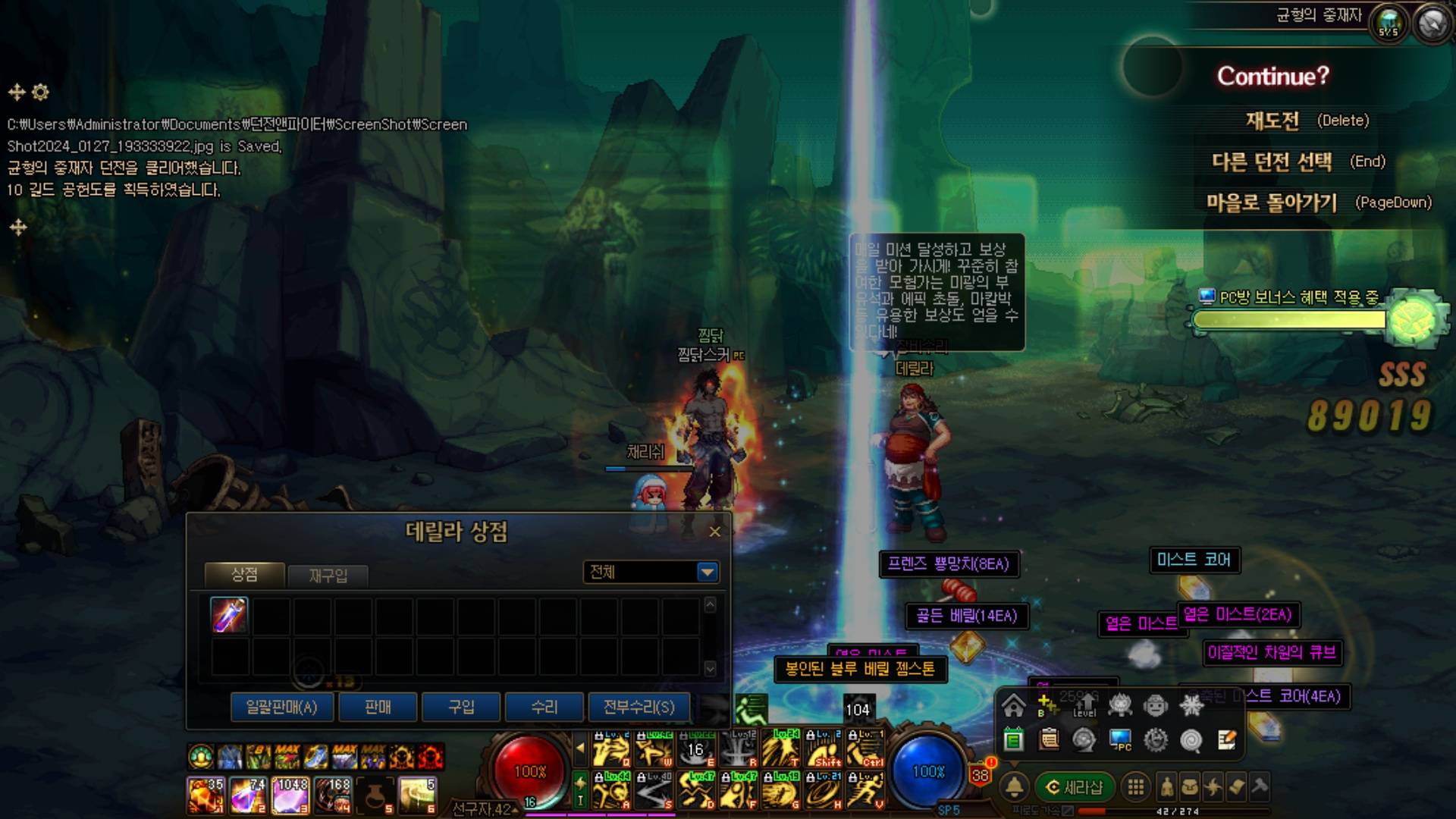The image size is (1456, 819).
Task: Click the home icon in quick menu
Action: [x=1014, y=706]
